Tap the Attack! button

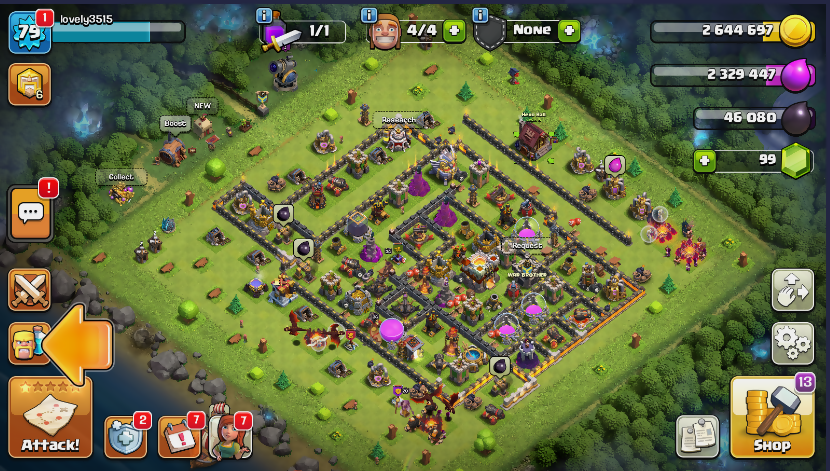50,417
